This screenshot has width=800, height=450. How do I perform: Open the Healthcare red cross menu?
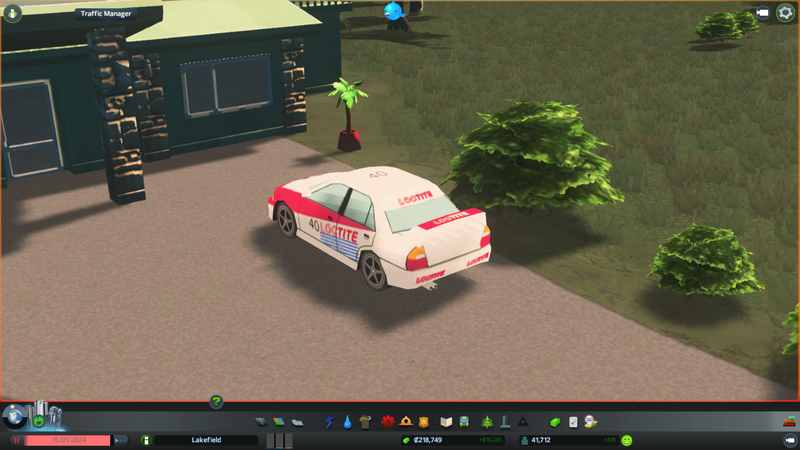pyautogui.click(x=386, y=422)
